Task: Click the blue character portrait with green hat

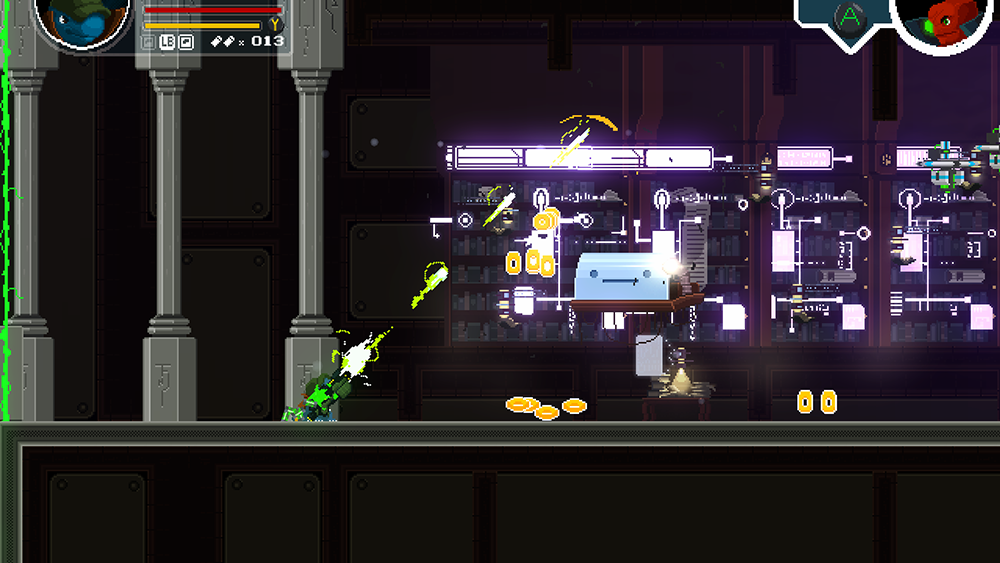Action: click(x=83, y=19)
